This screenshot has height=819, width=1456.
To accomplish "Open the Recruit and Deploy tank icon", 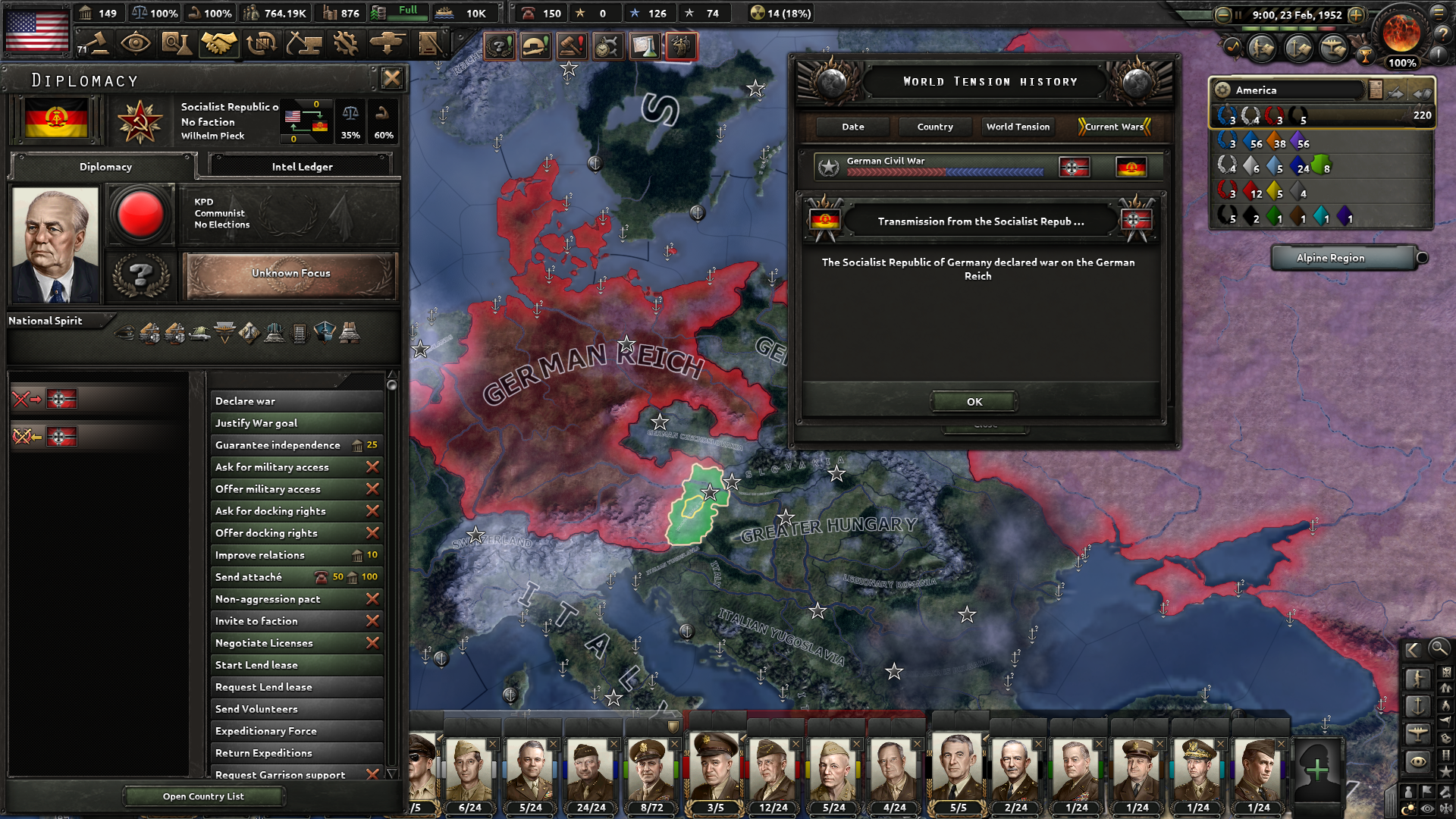I will 389,43.
